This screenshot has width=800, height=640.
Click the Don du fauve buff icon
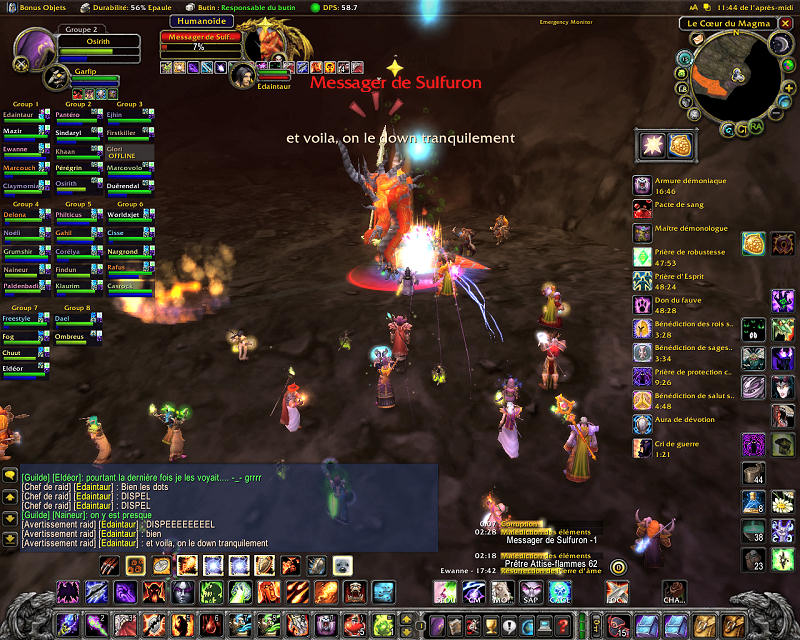click(642, 304)
